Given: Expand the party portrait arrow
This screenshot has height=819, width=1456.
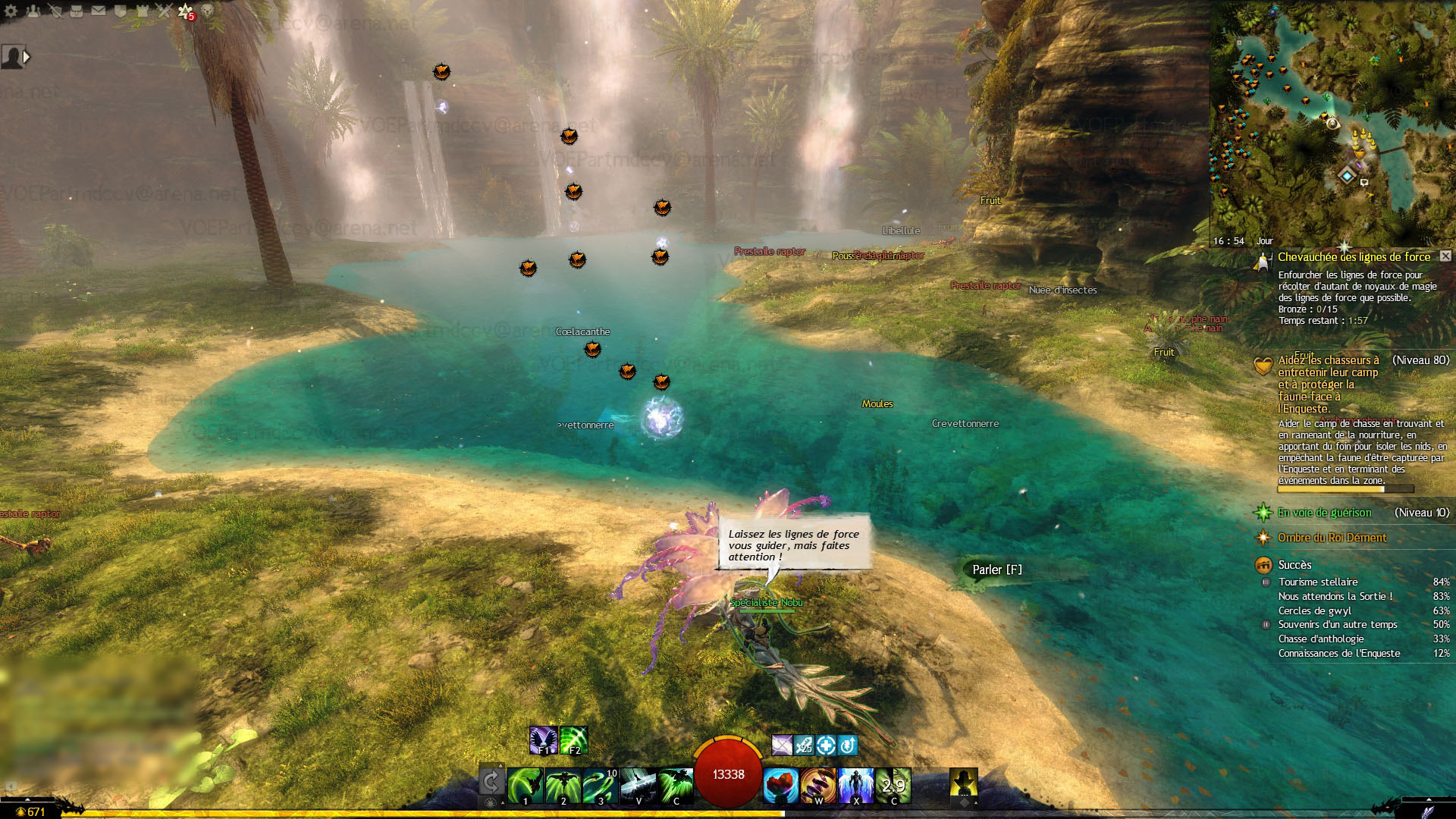Looking at the screenshot, I should (27, 57).
